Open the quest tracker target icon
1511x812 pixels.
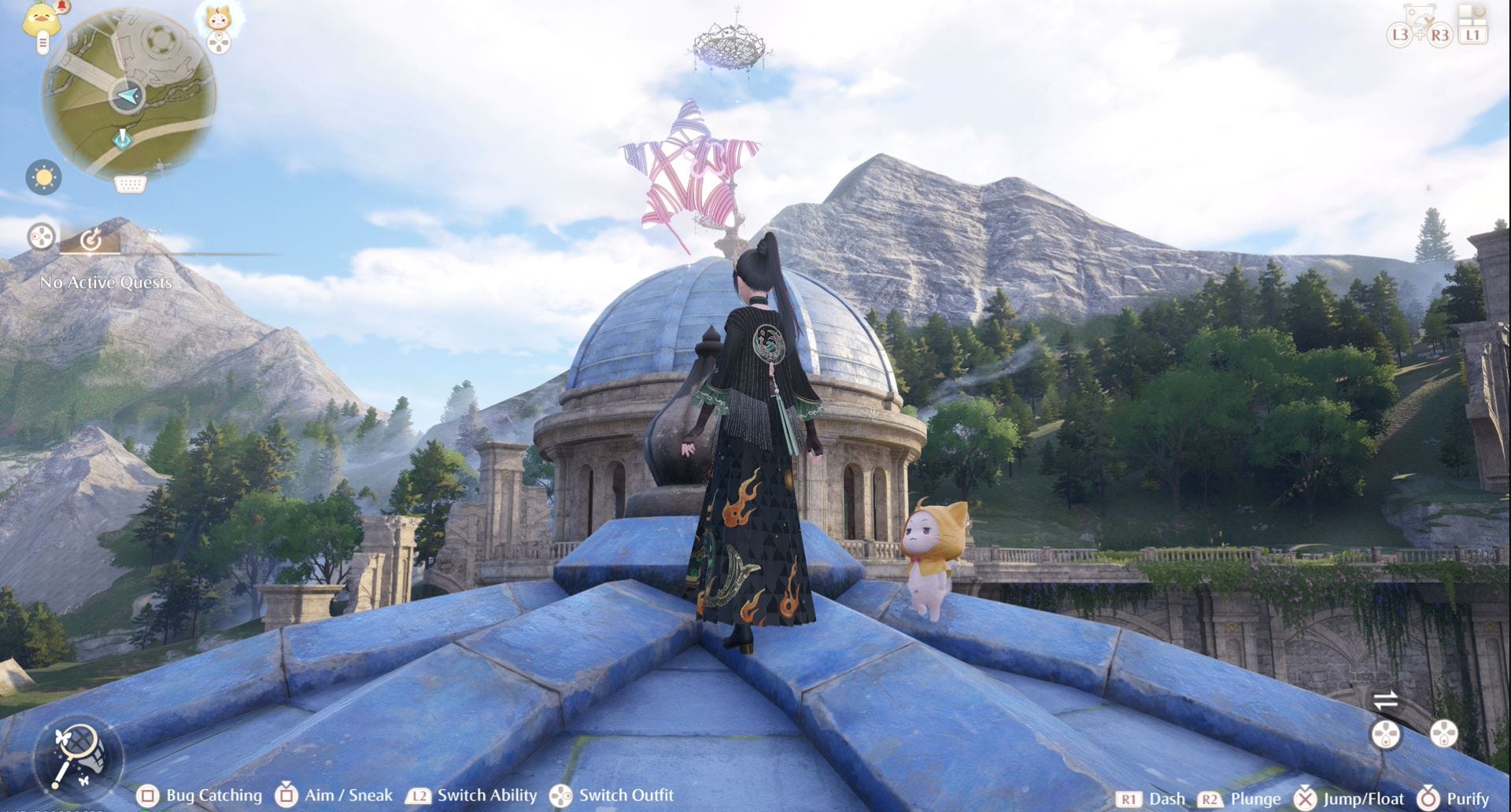pyautogui.click(x=91, y=238)
